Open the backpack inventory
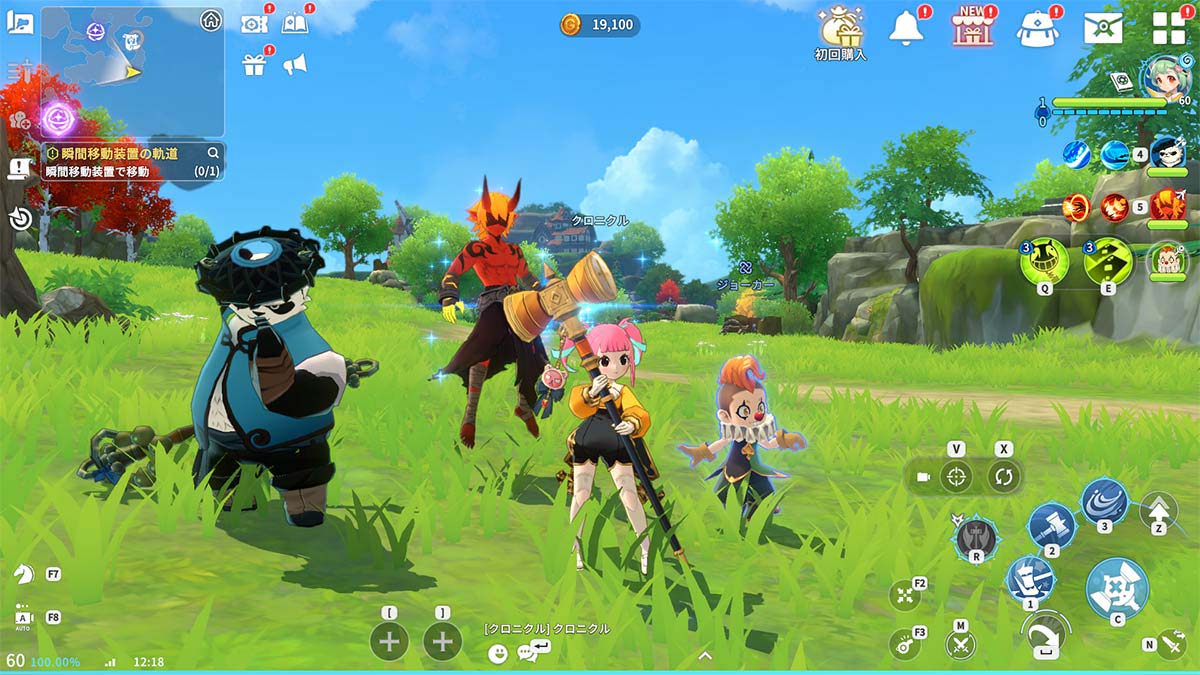Screen dimensions: 1200x675 pos(1037,28)
